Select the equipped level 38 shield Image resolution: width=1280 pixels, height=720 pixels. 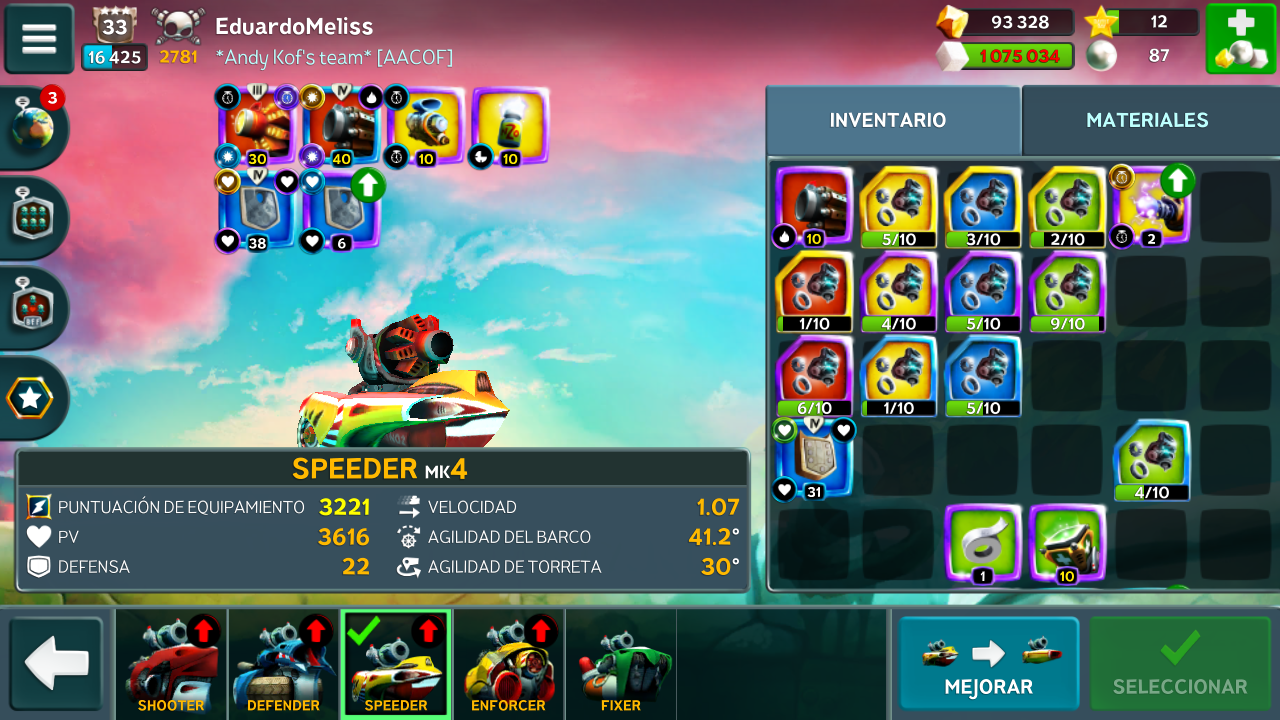click(x=257, y=211)
